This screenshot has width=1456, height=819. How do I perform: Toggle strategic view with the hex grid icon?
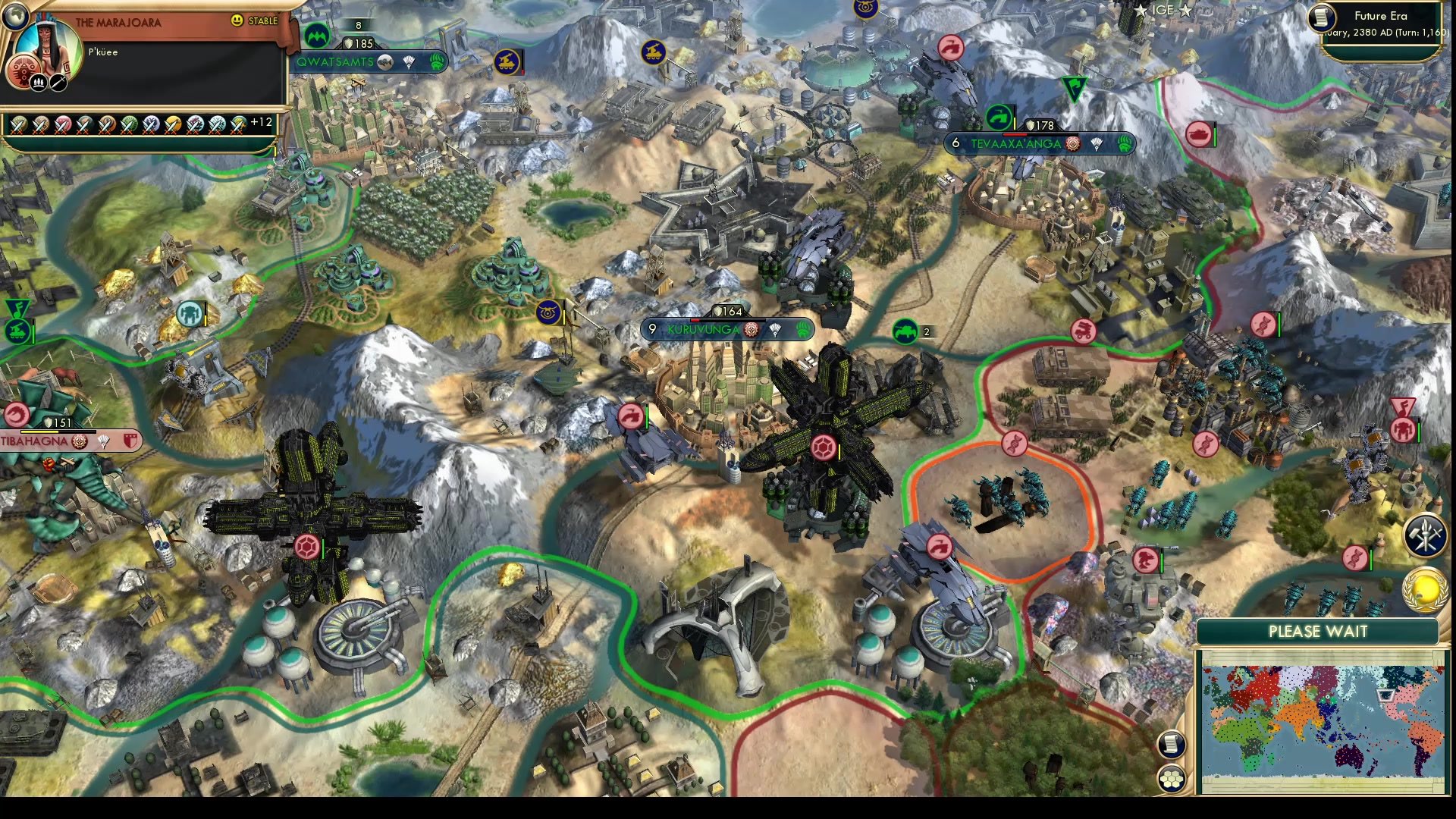point(1172,778)
